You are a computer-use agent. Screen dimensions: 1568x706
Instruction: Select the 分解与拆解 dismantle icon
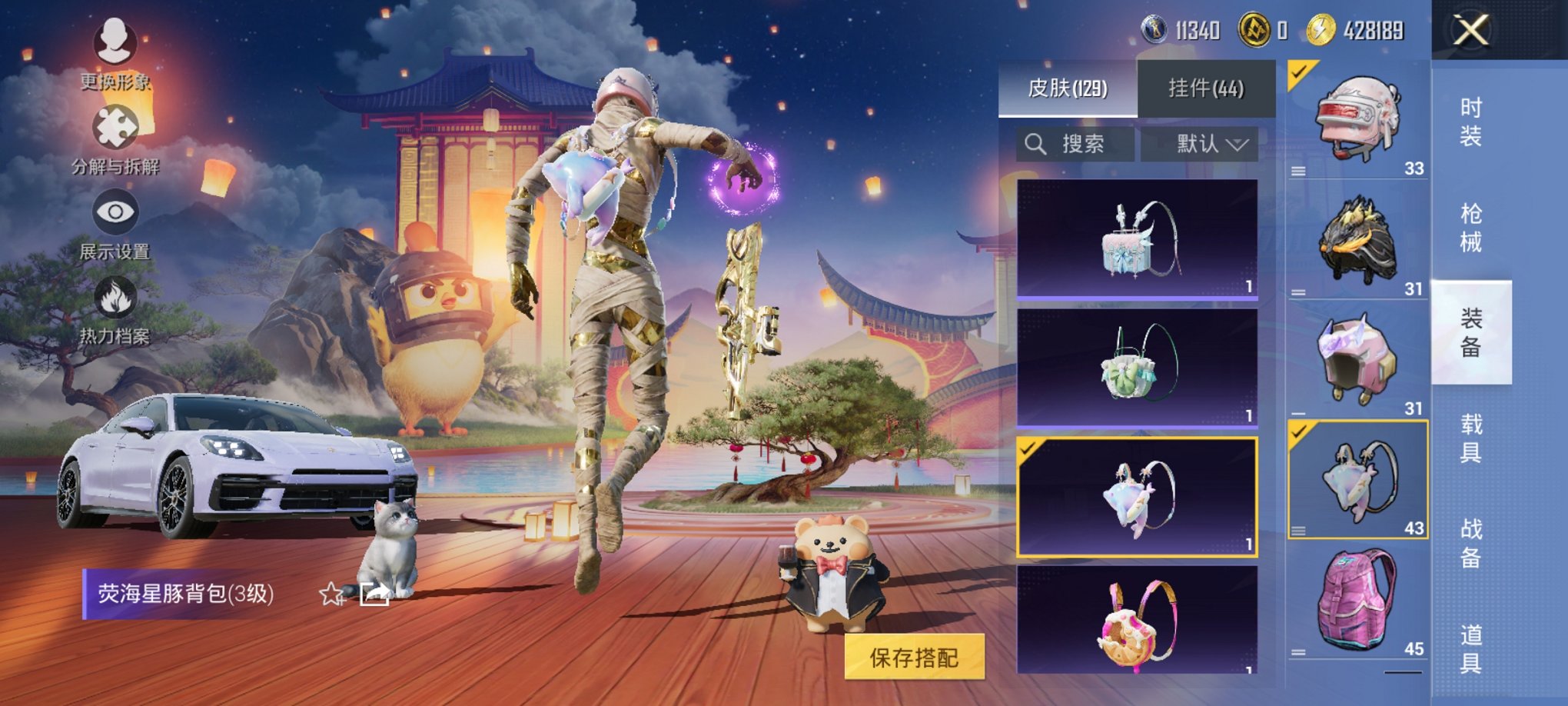point(114,127)
